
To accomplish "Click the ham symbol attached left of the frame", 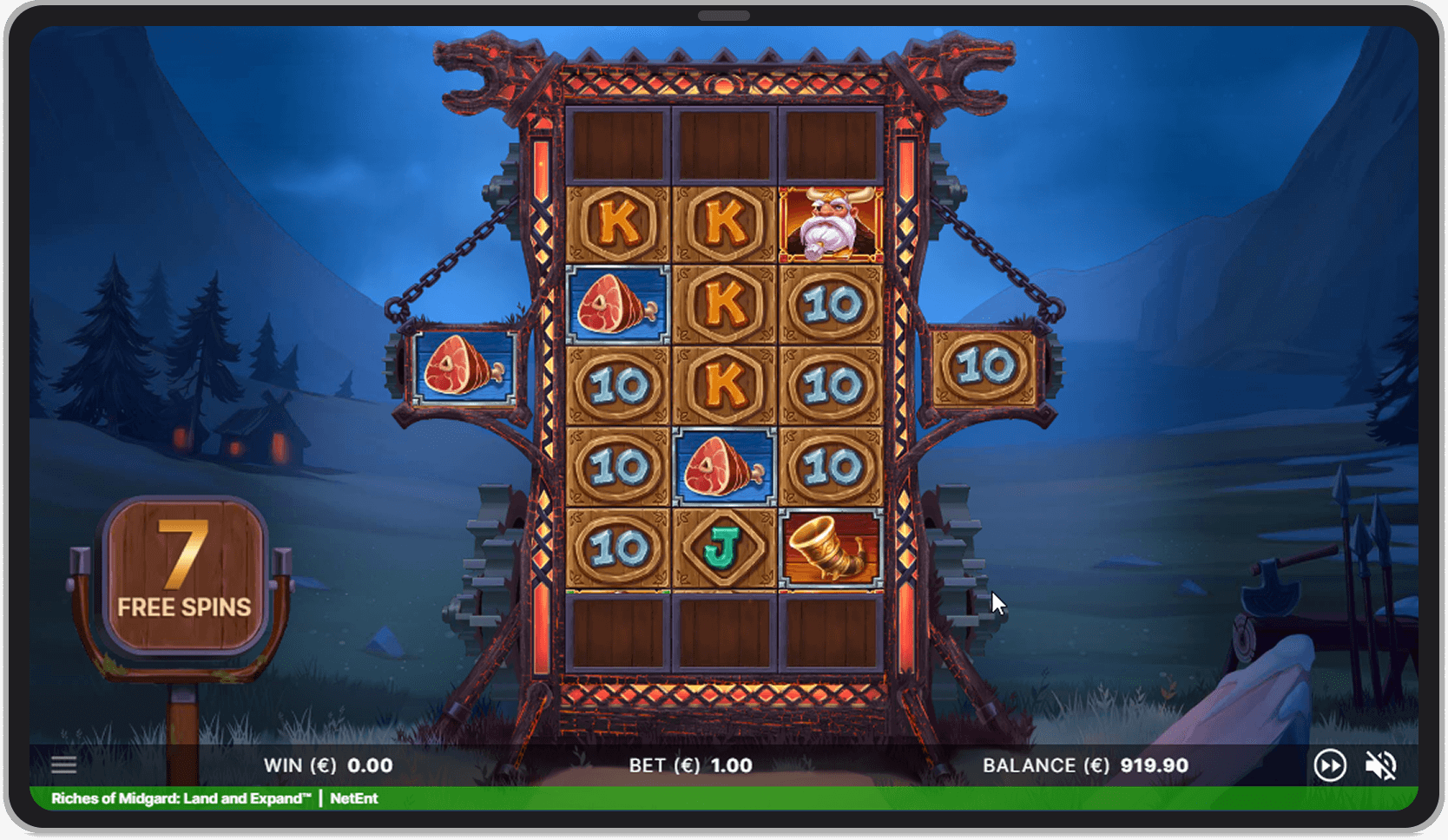I will (463, 368).
